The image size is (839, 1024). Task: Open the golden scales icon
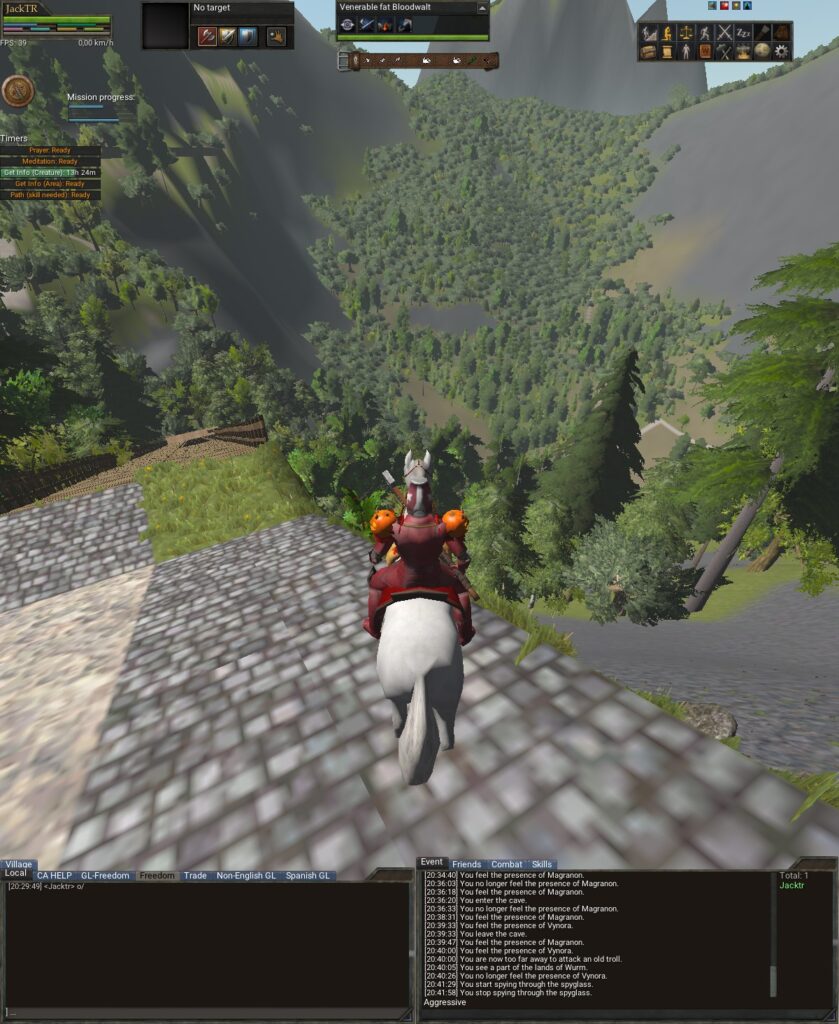tap(686, 33)
